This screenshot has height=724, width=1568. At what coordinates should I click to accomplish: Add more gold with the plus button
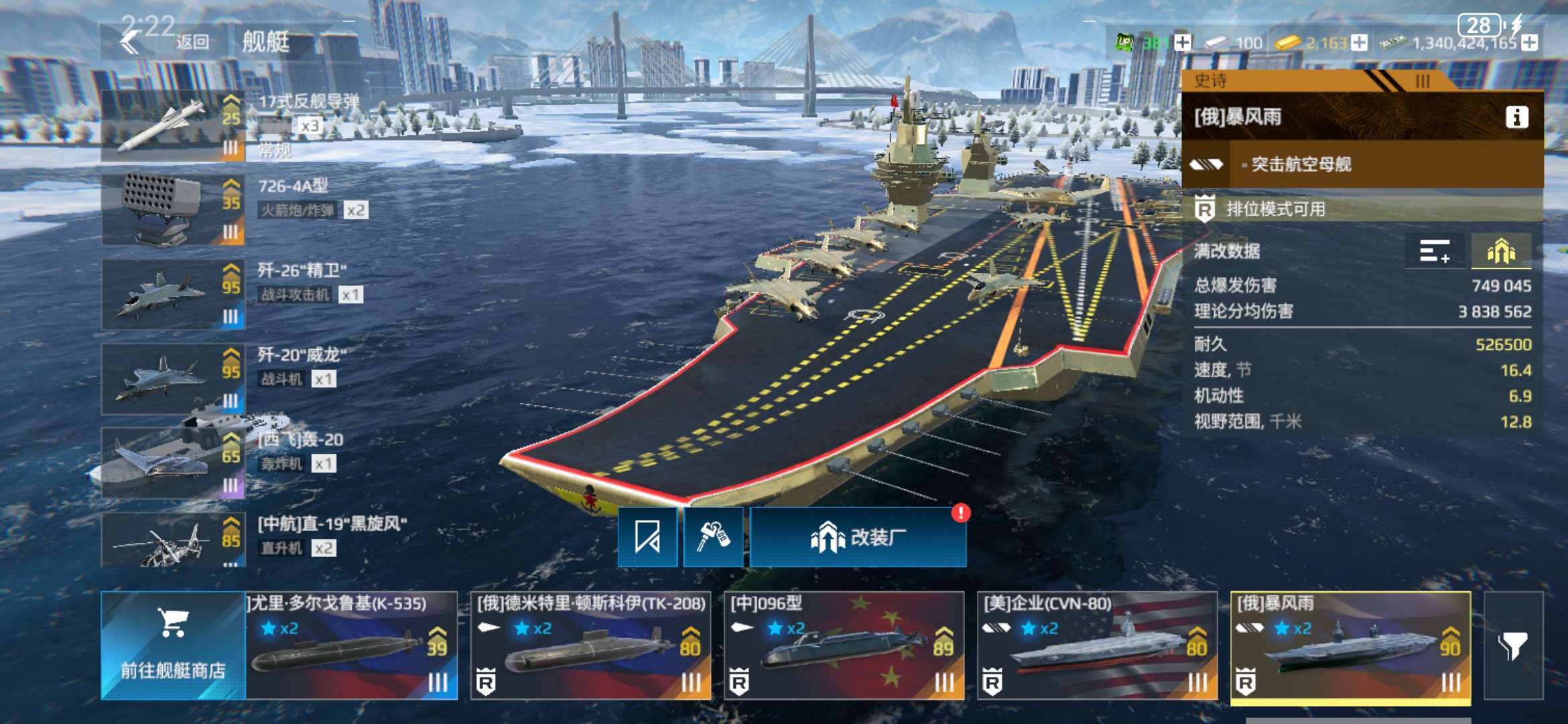(1359, 43)
